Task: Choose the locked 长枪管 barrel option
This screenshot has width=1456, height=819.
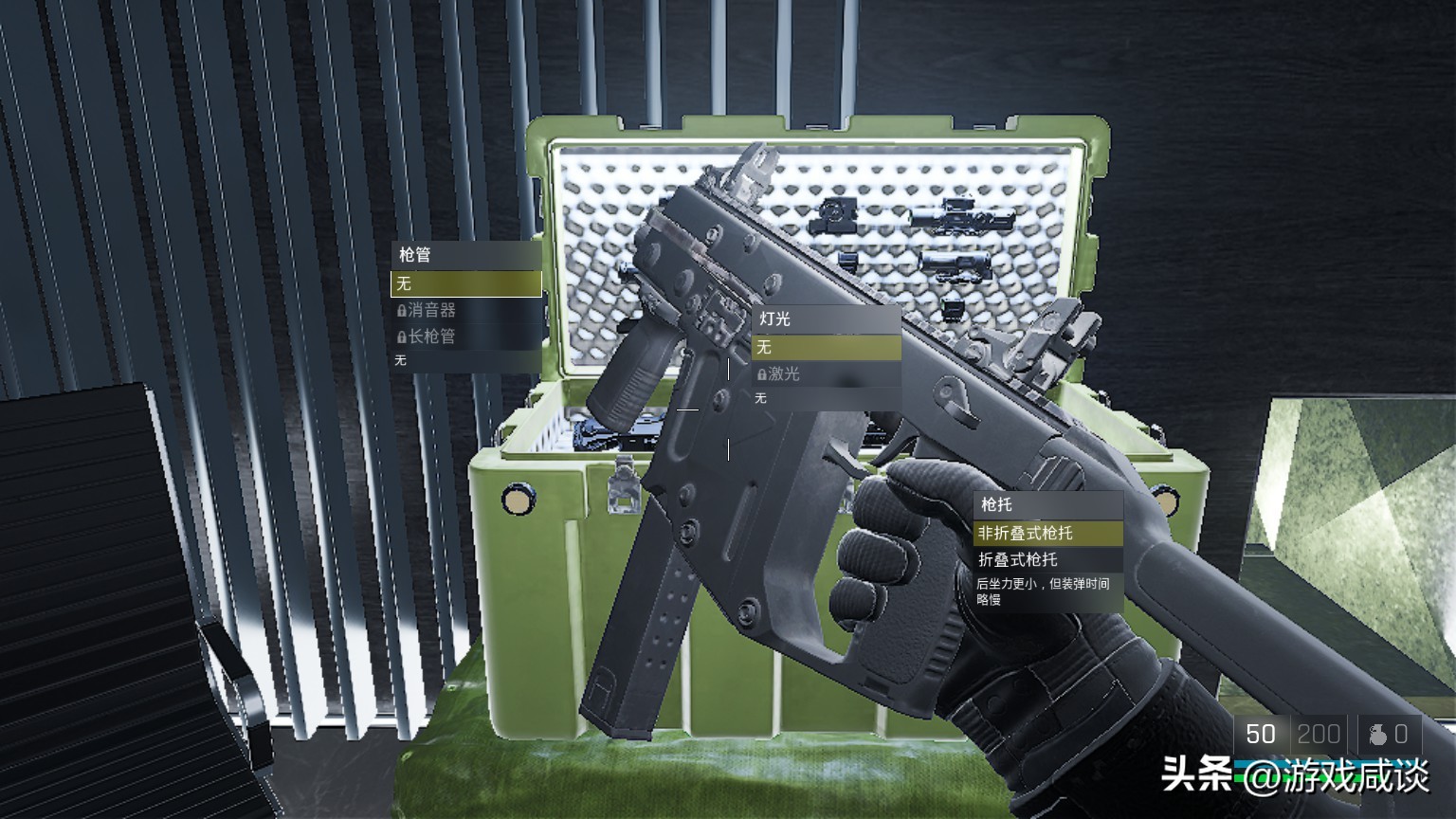Action: click(x=464, y=337)
